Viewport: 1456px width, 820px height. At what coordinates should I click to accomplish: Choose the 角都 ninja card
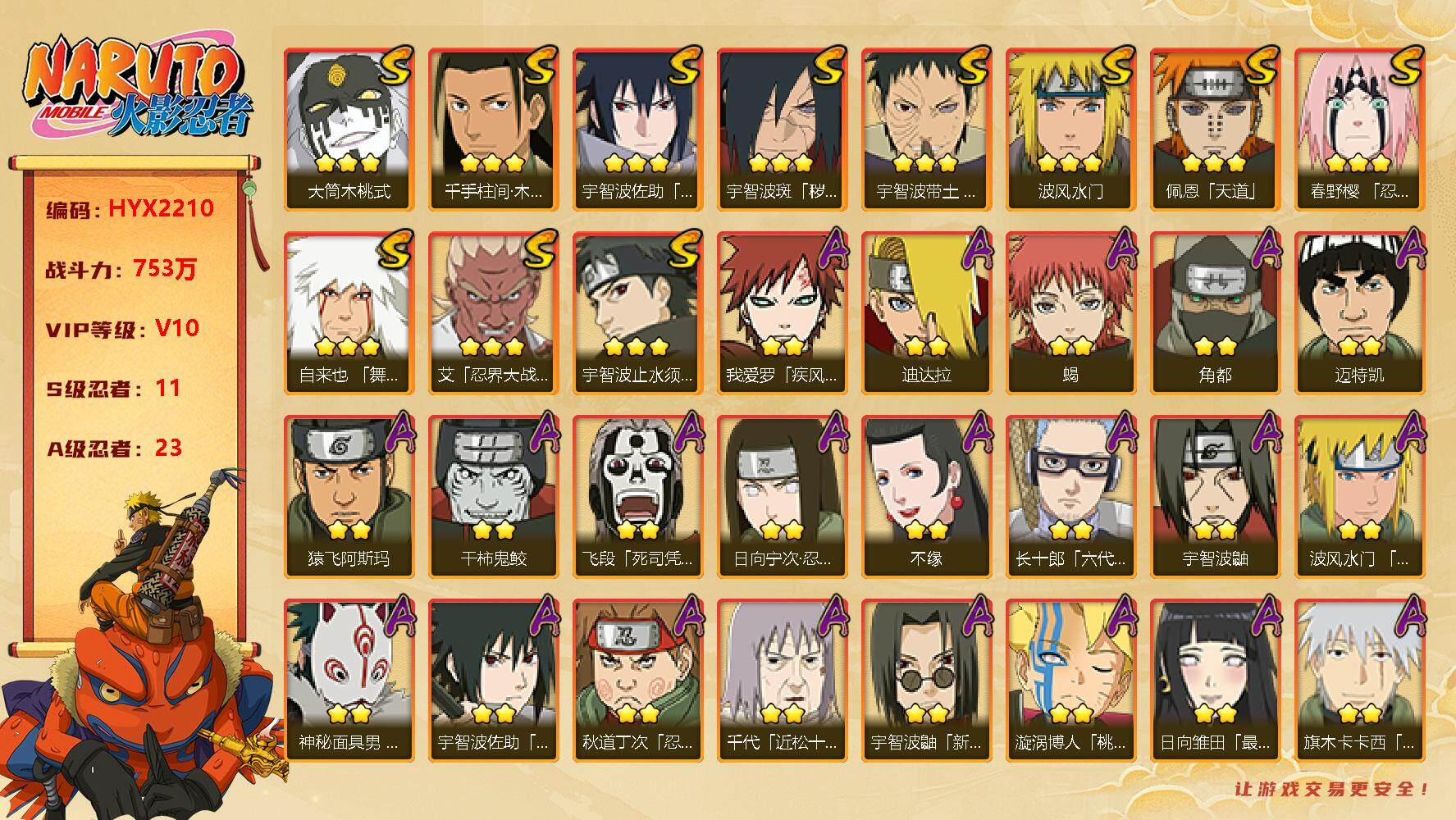pos(1215,312)
